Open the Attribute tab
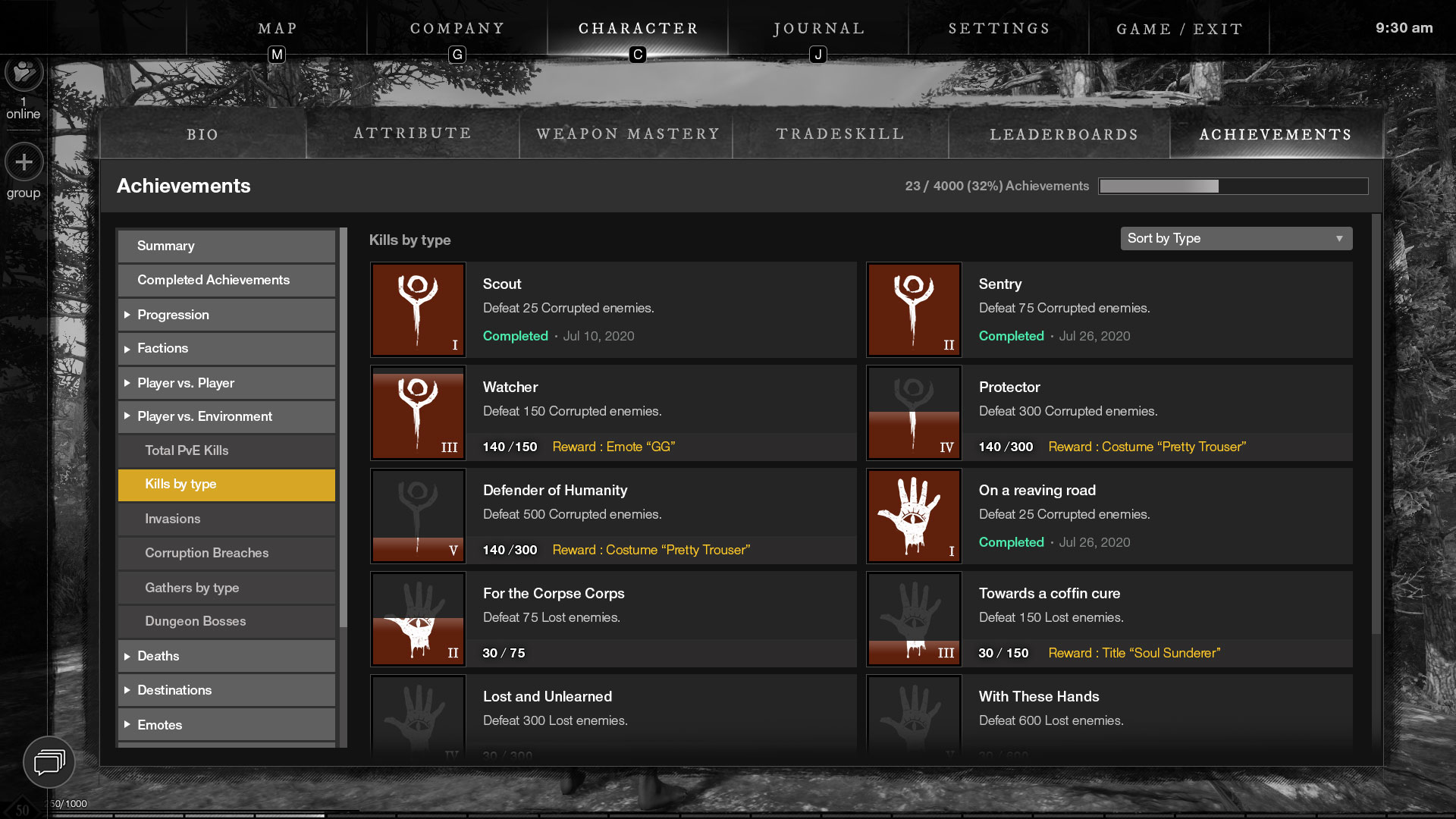1456x819 pixels. [x=413, y=133]
